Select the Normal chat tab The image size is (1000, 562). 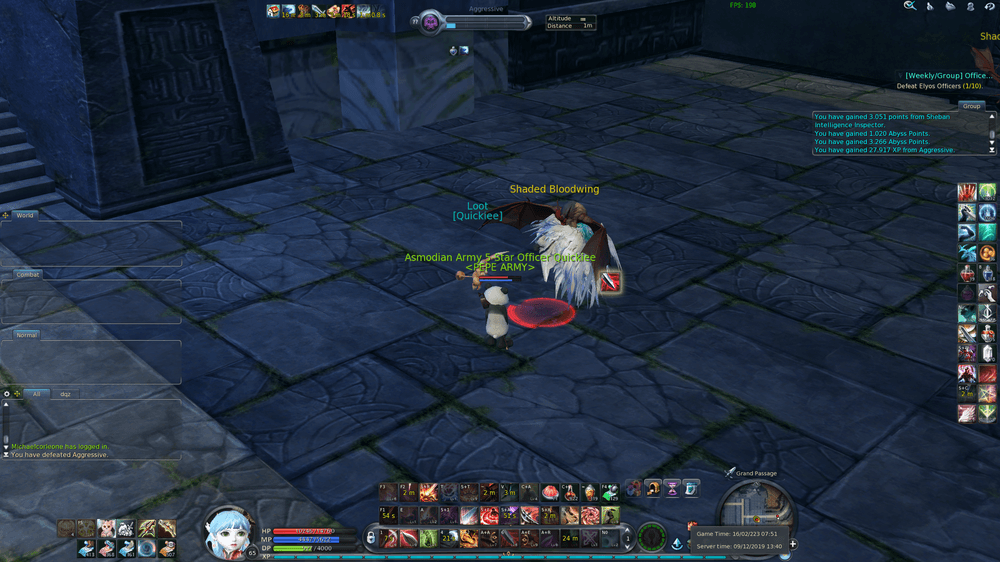pos(27,335)
